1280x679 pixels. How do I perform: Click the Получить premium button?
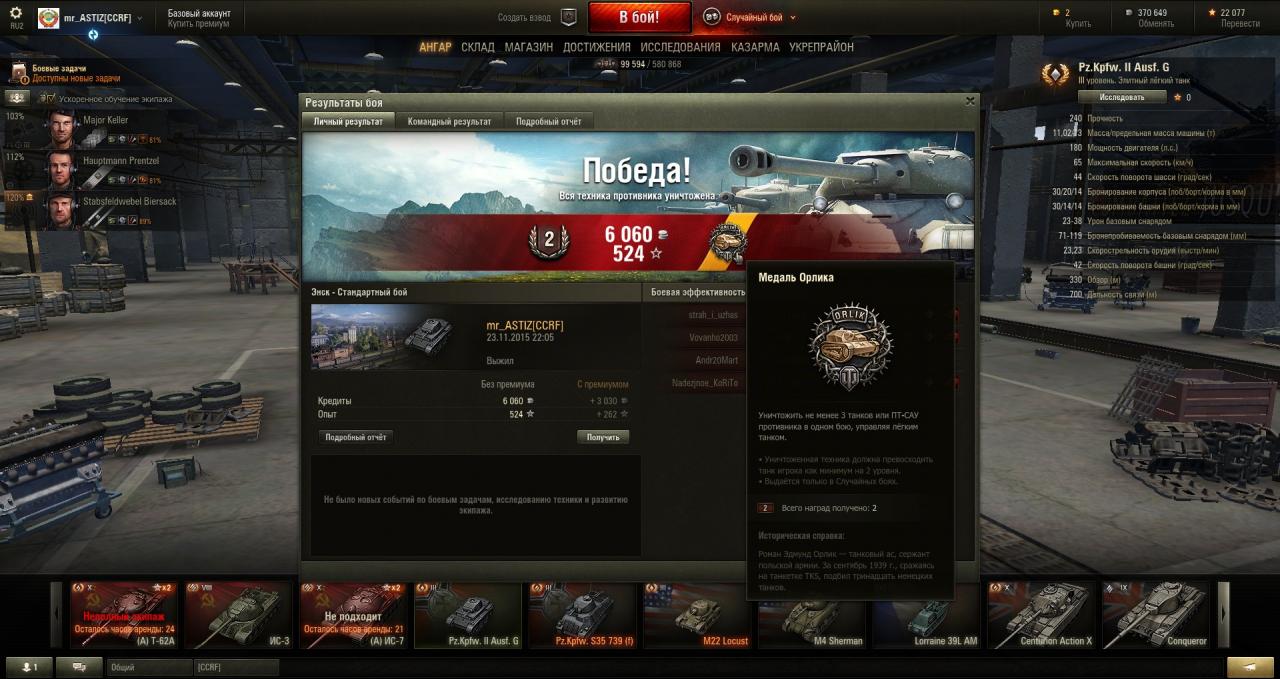pyautogui.click(x=603, y=437)
